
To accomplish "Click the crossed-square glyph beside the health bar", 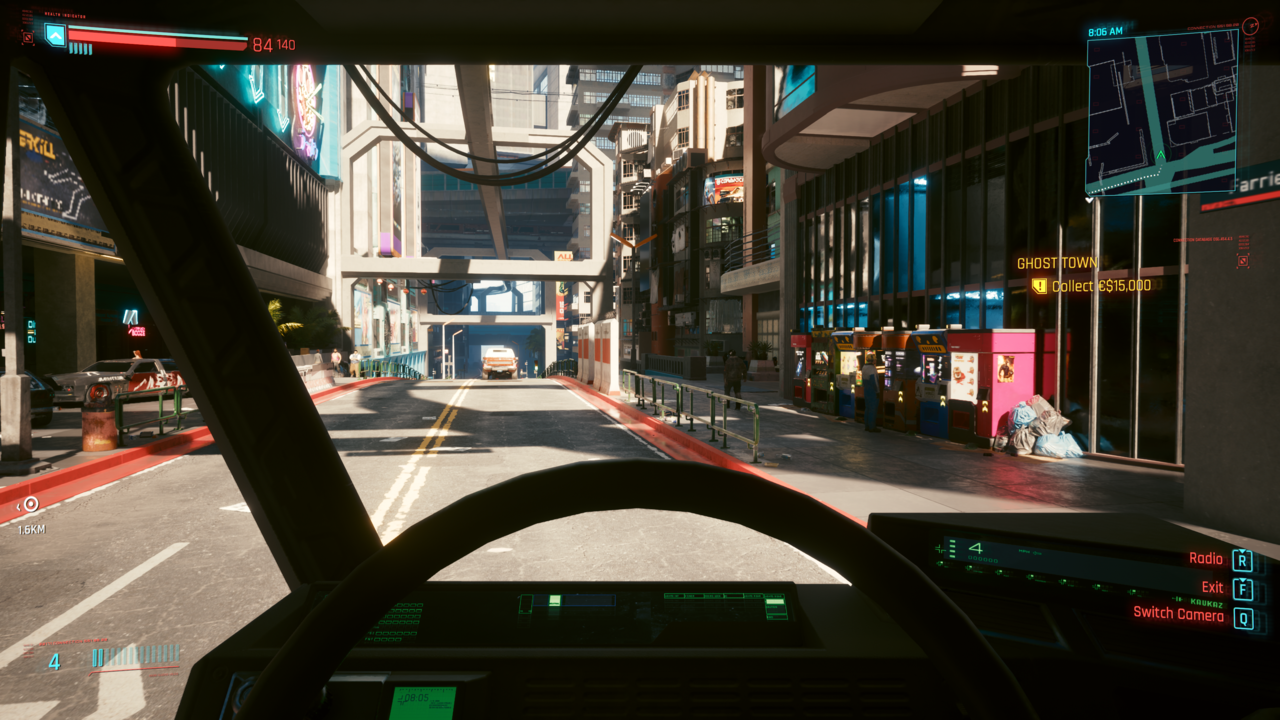I will tap(28, 38).
